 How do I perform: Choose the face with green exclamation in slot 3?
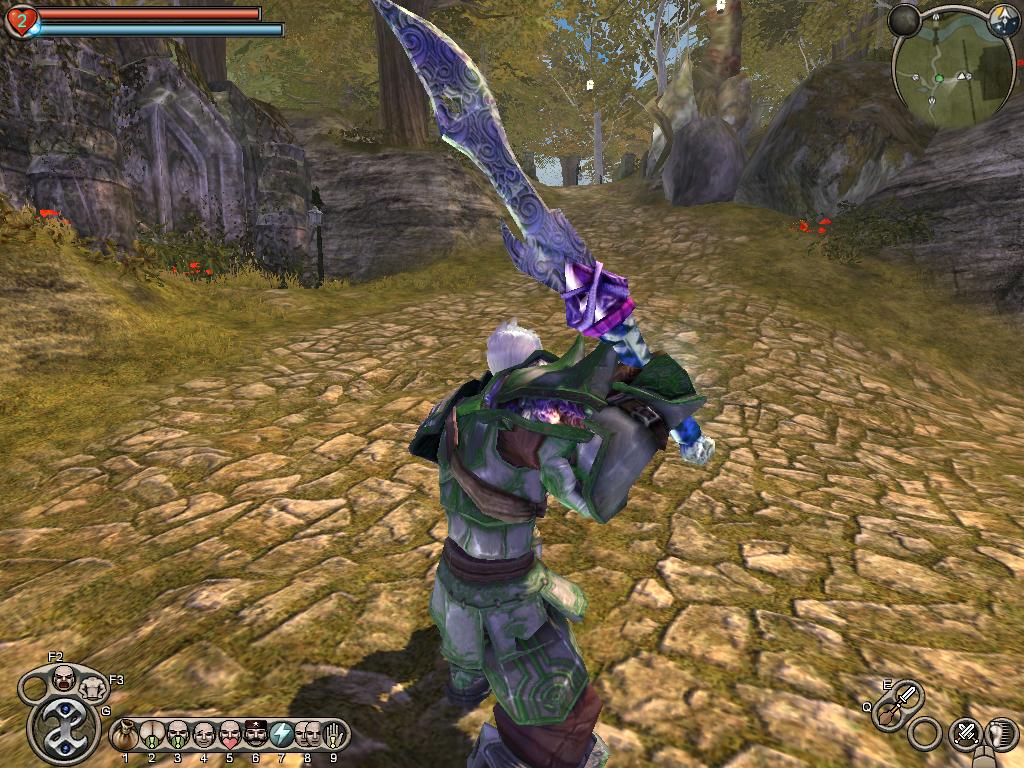point(178,734)
